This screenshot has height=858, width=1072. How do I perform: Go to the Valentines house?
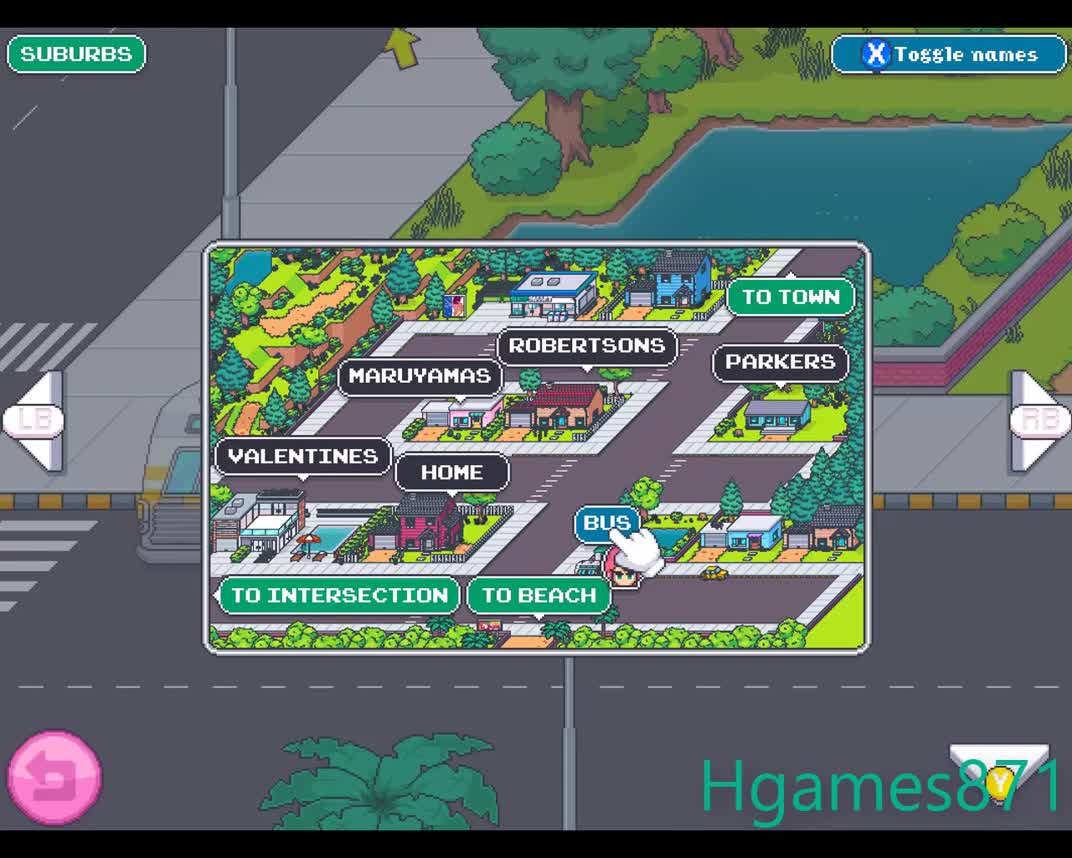coord(303,457)
